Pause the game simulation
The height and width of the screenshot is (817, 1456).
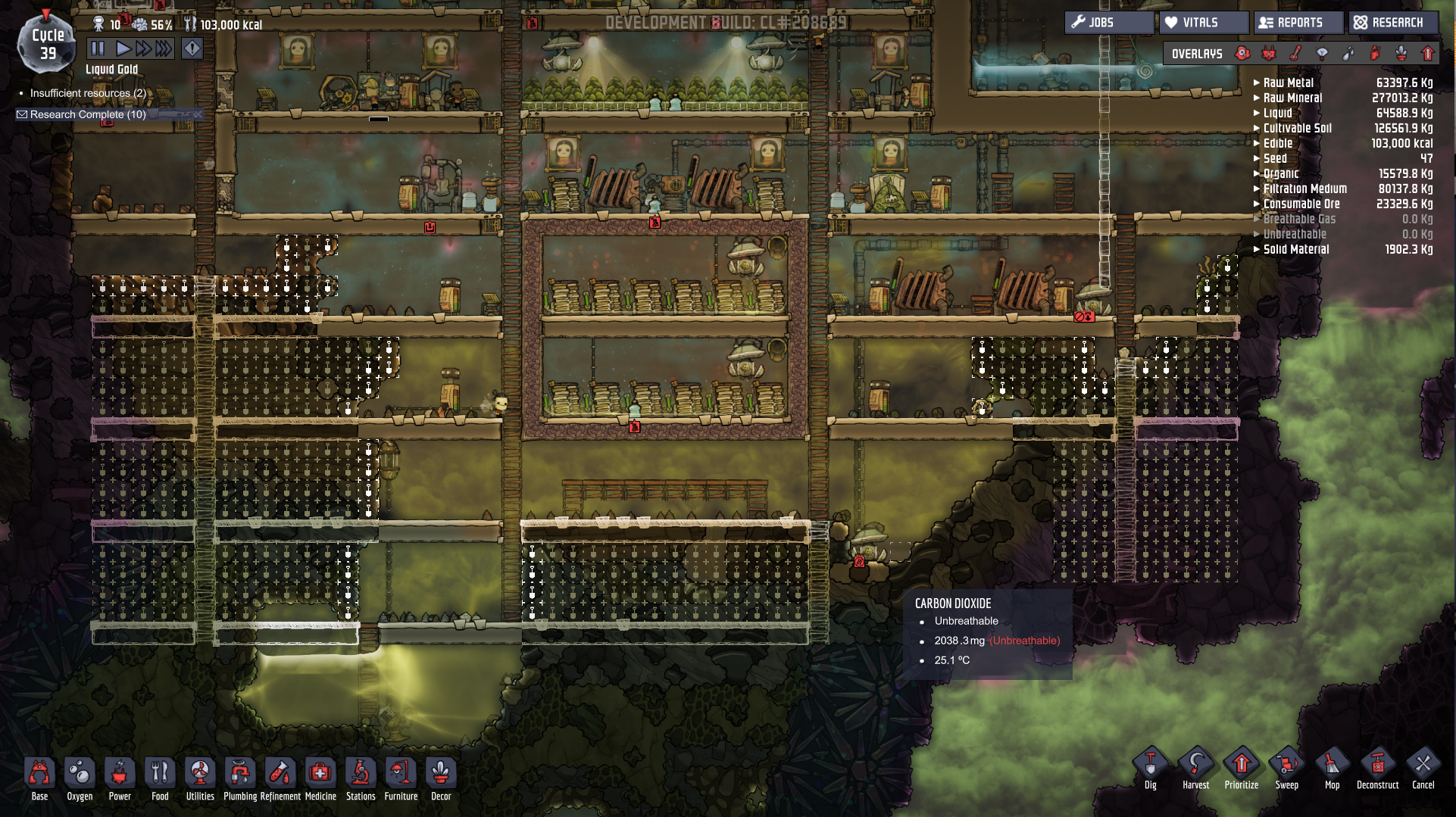coord(98,49)
